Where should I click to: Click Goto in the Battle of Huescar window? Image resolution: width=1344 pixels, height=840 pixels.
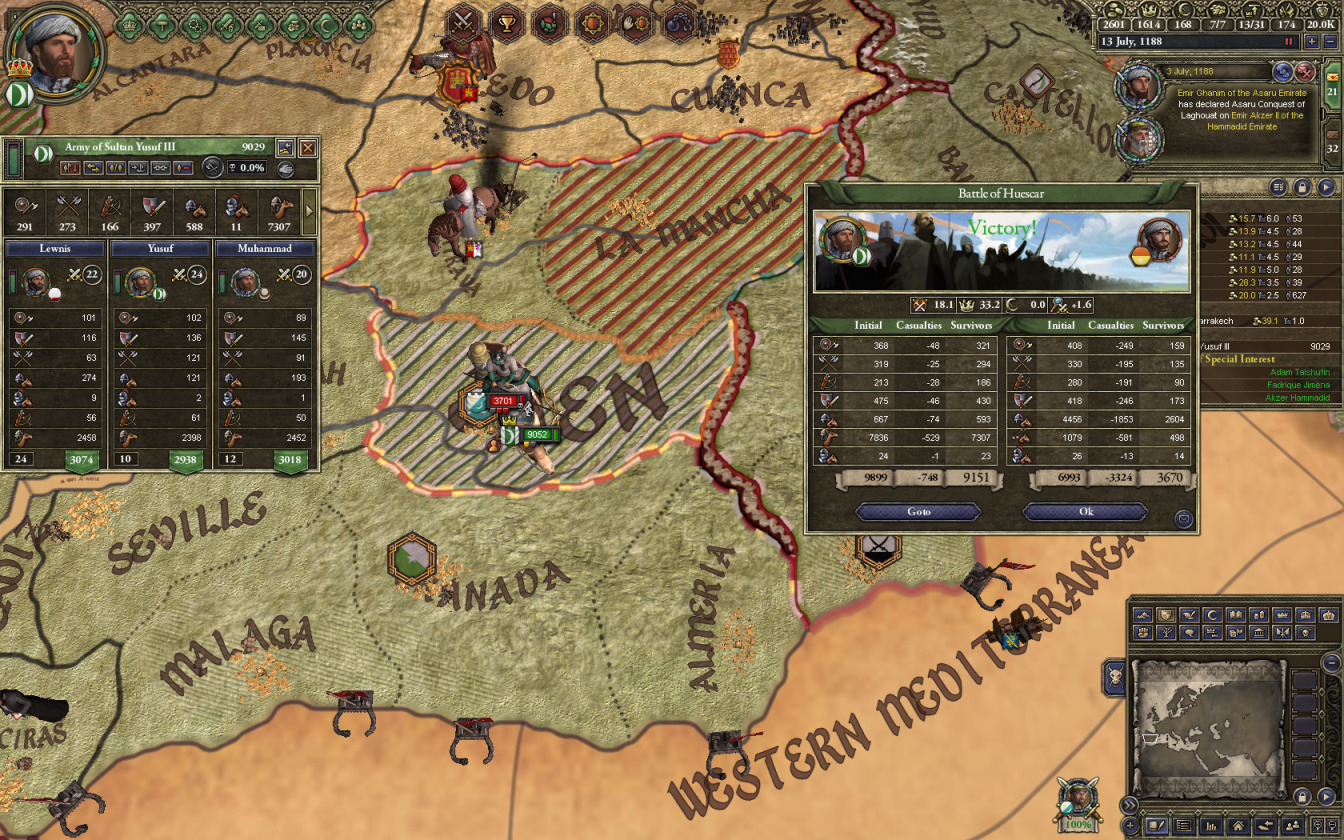tap(917, 511)
